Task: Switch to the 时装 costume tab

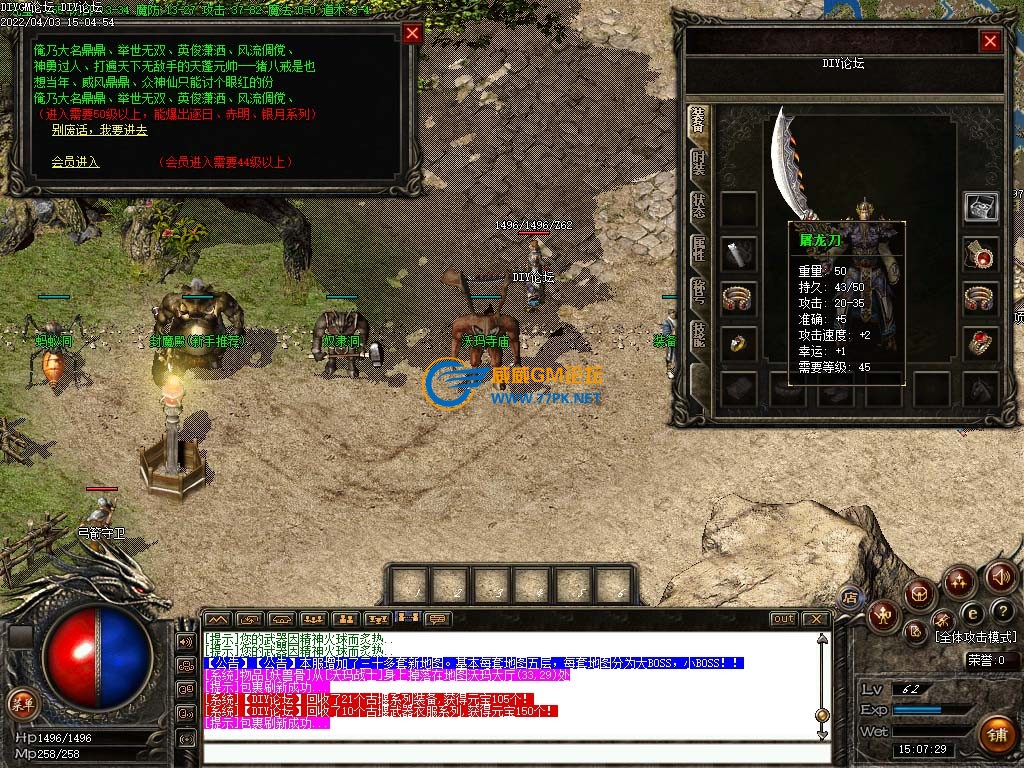Action: [698, 166]
